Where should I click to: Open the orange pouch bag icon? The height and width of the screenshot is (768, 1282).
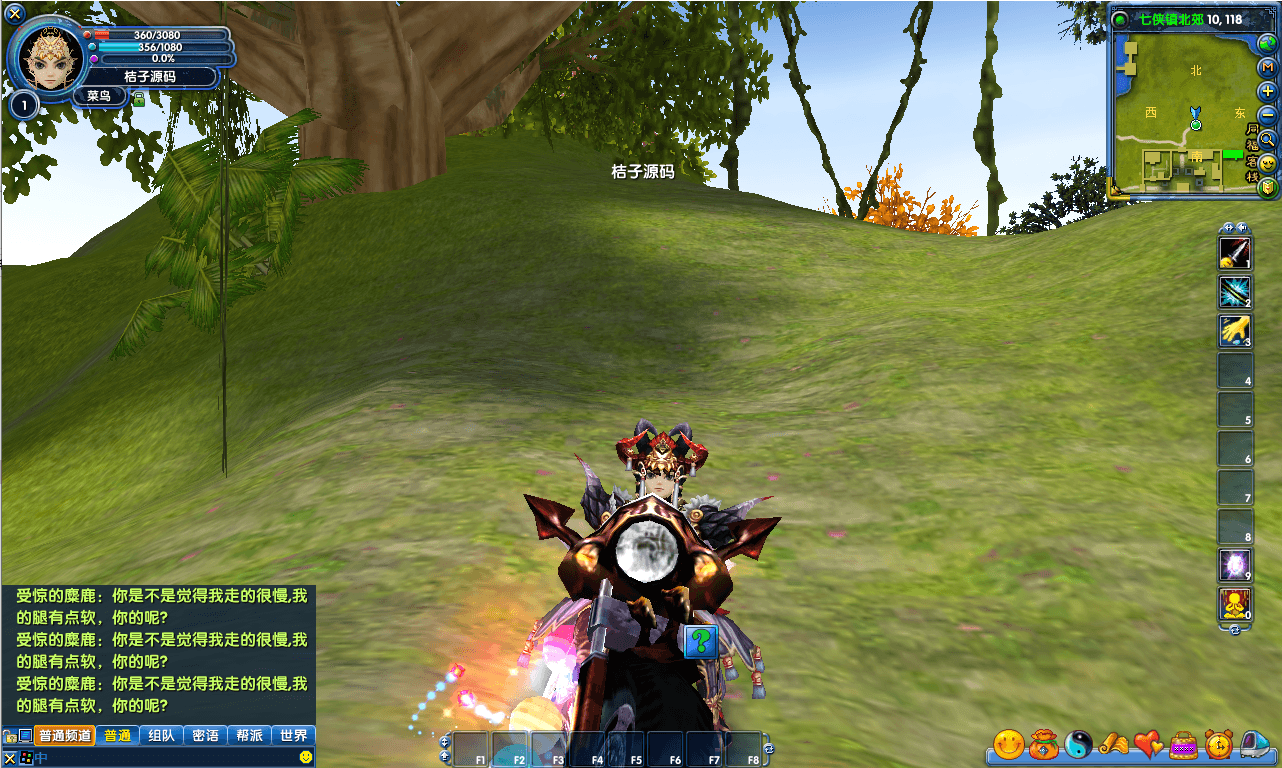[x=1043, y=743]
